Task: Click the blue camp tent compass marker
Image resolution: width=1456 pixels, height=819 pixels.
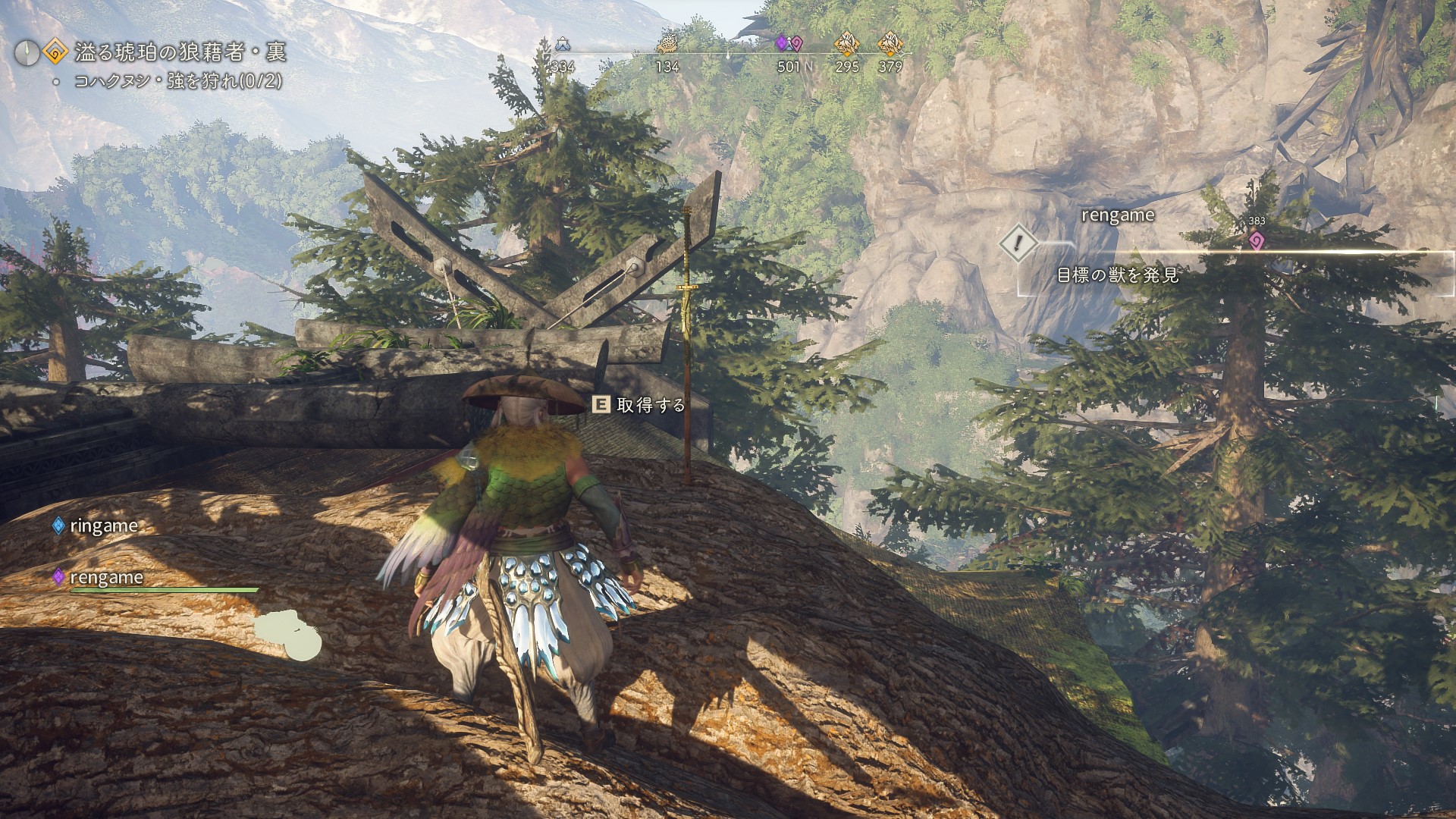Action: coord(562,44)
